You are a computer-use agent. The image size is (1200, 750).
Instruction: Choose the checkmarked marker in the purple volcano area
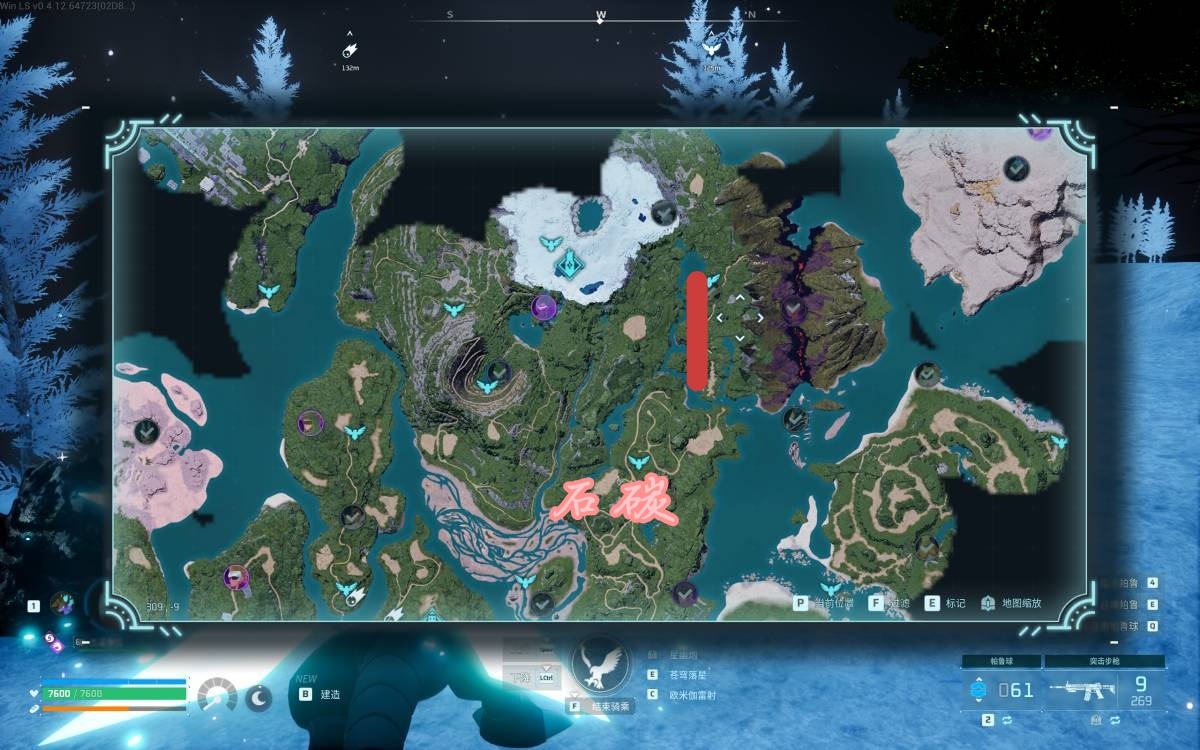click(x=794, y=307)
